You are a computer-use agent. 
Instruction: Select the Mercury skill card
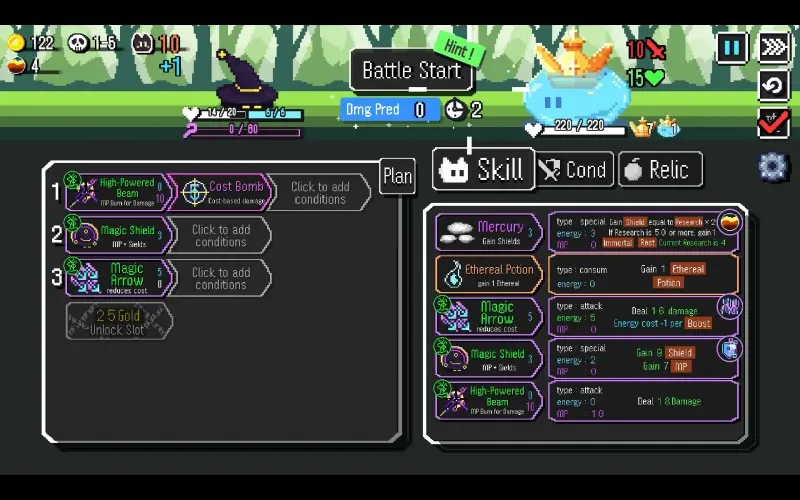[489, 232]
